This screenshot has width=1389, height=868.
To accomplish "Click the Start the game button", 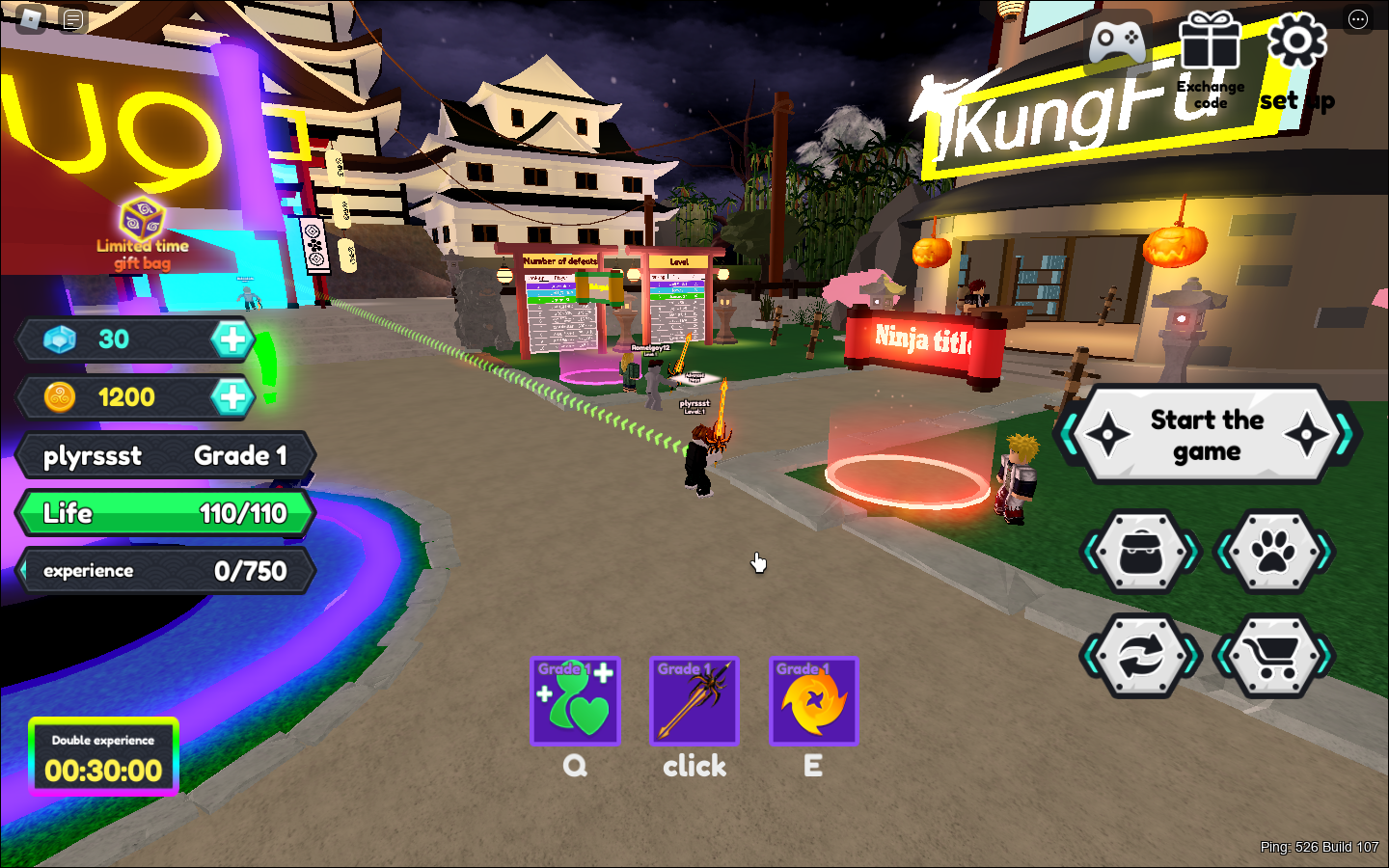I will point(1207,435).
